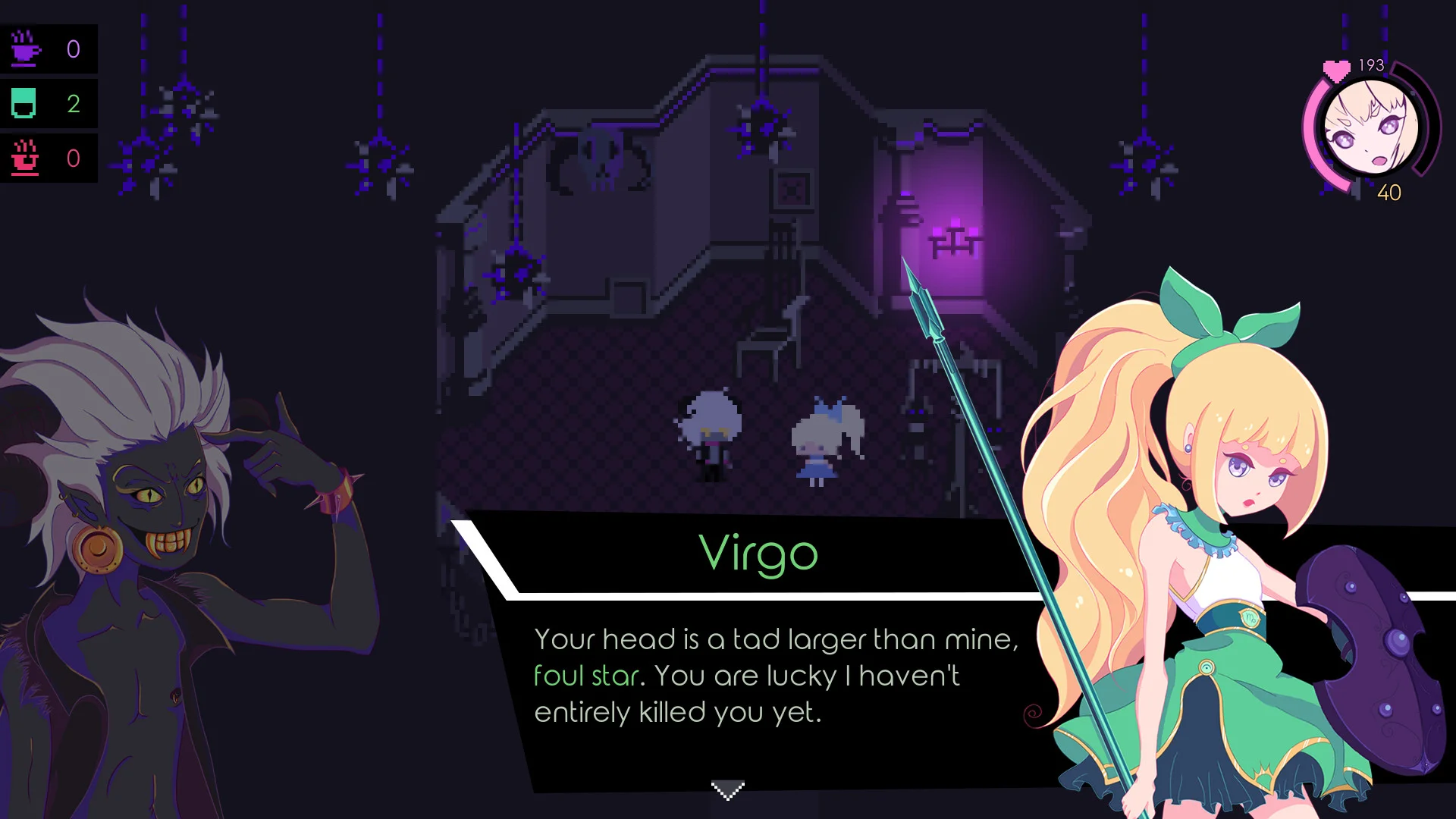Advance the dialogue using the down arrow
The image size is (1456, 819).
point(727,790)
